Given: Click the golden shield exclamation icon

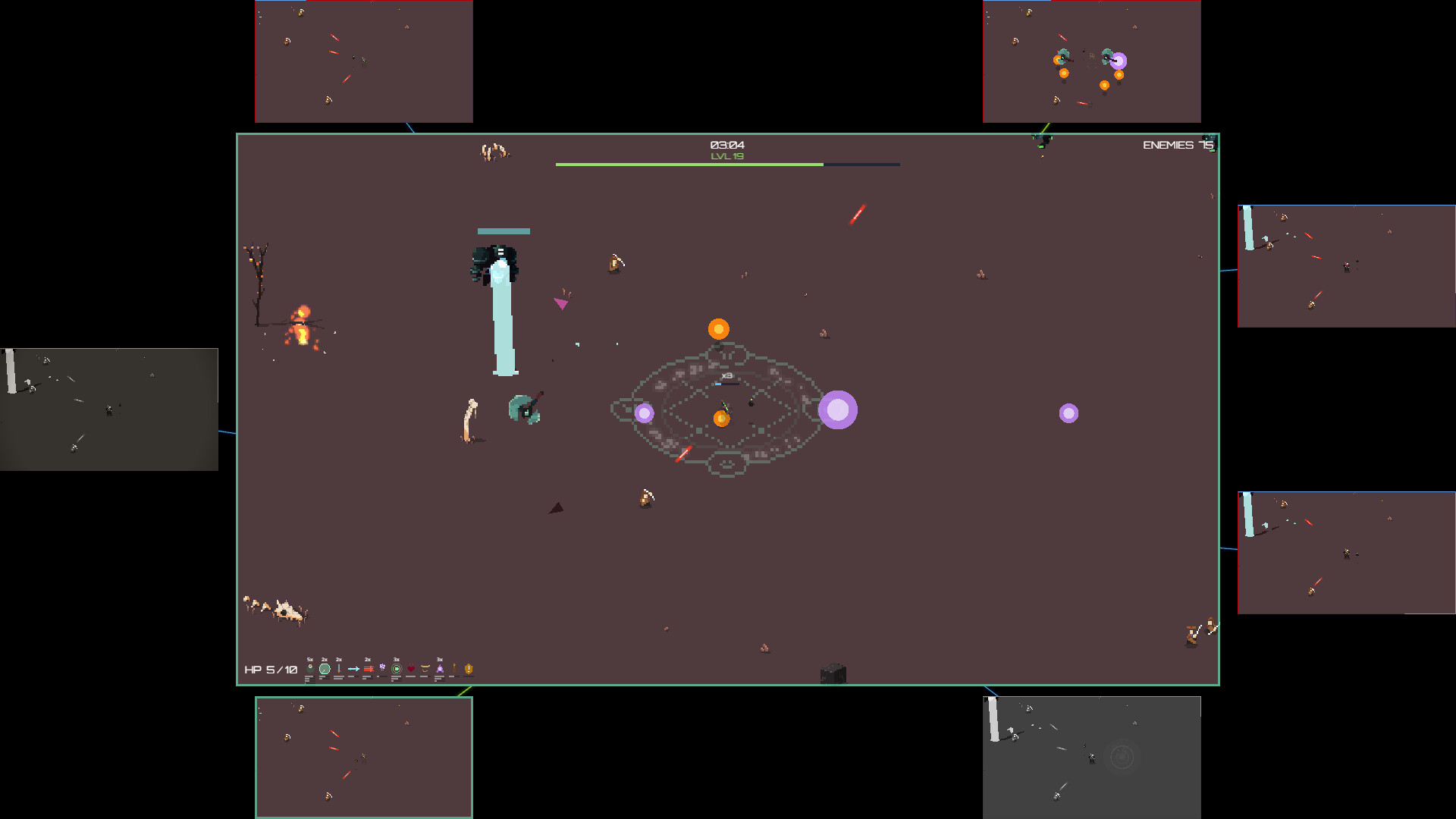Looking at the screenshot, I should [x=468, y=669].
